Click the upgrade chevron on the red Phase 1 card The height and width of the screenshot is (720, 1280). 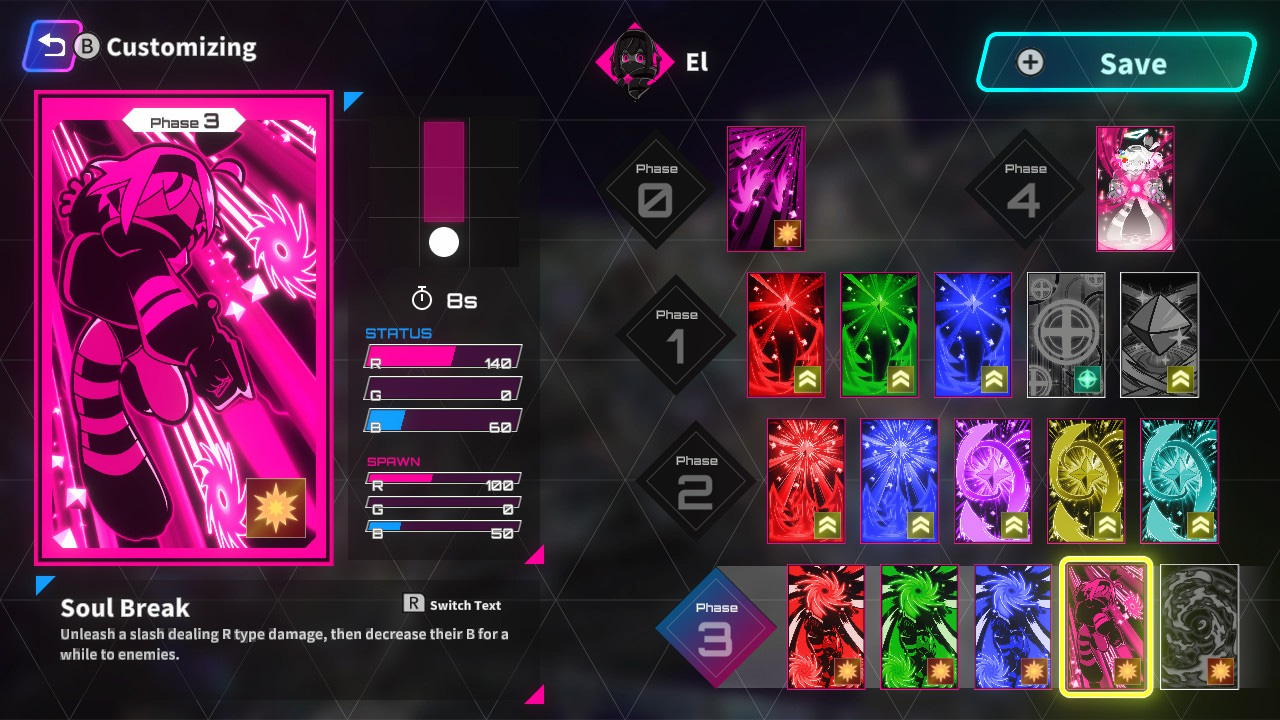tap(808, 381)
